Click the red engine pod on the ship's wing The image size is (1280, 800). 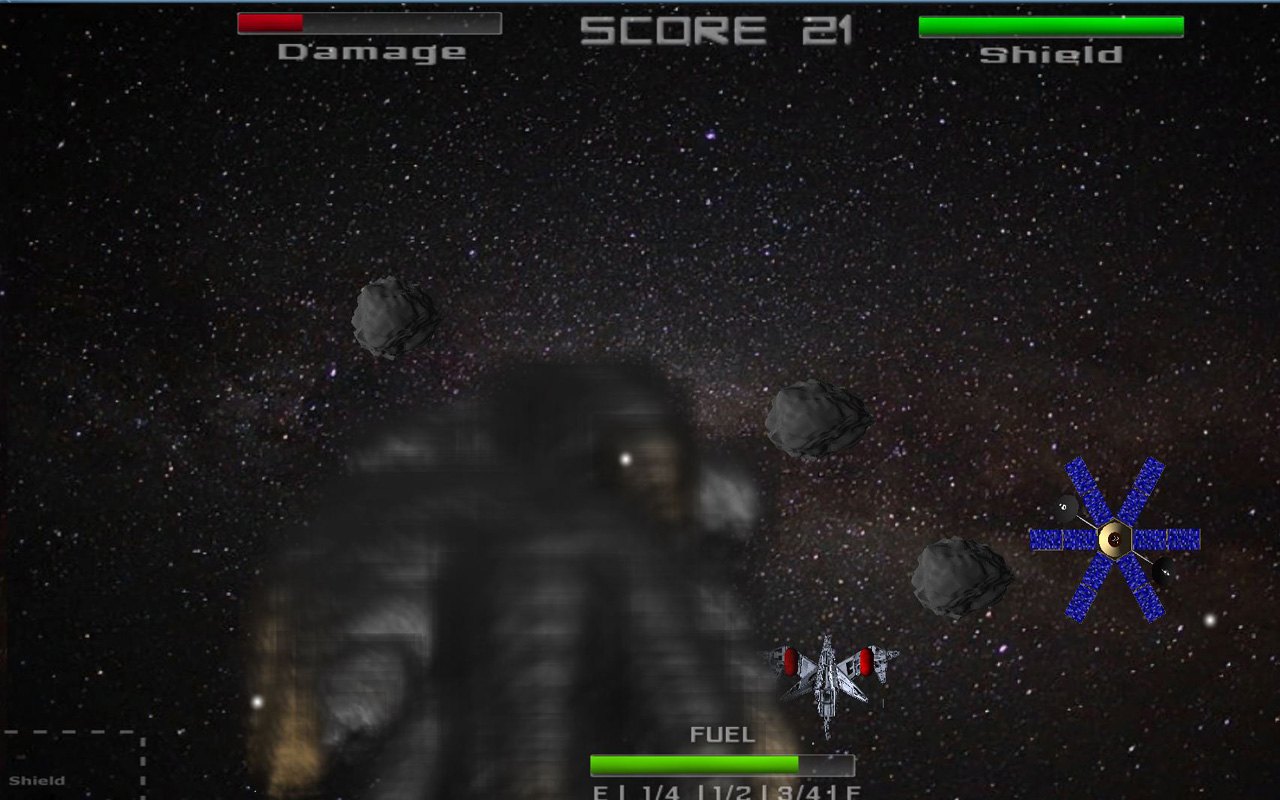(x=789, y=662)
